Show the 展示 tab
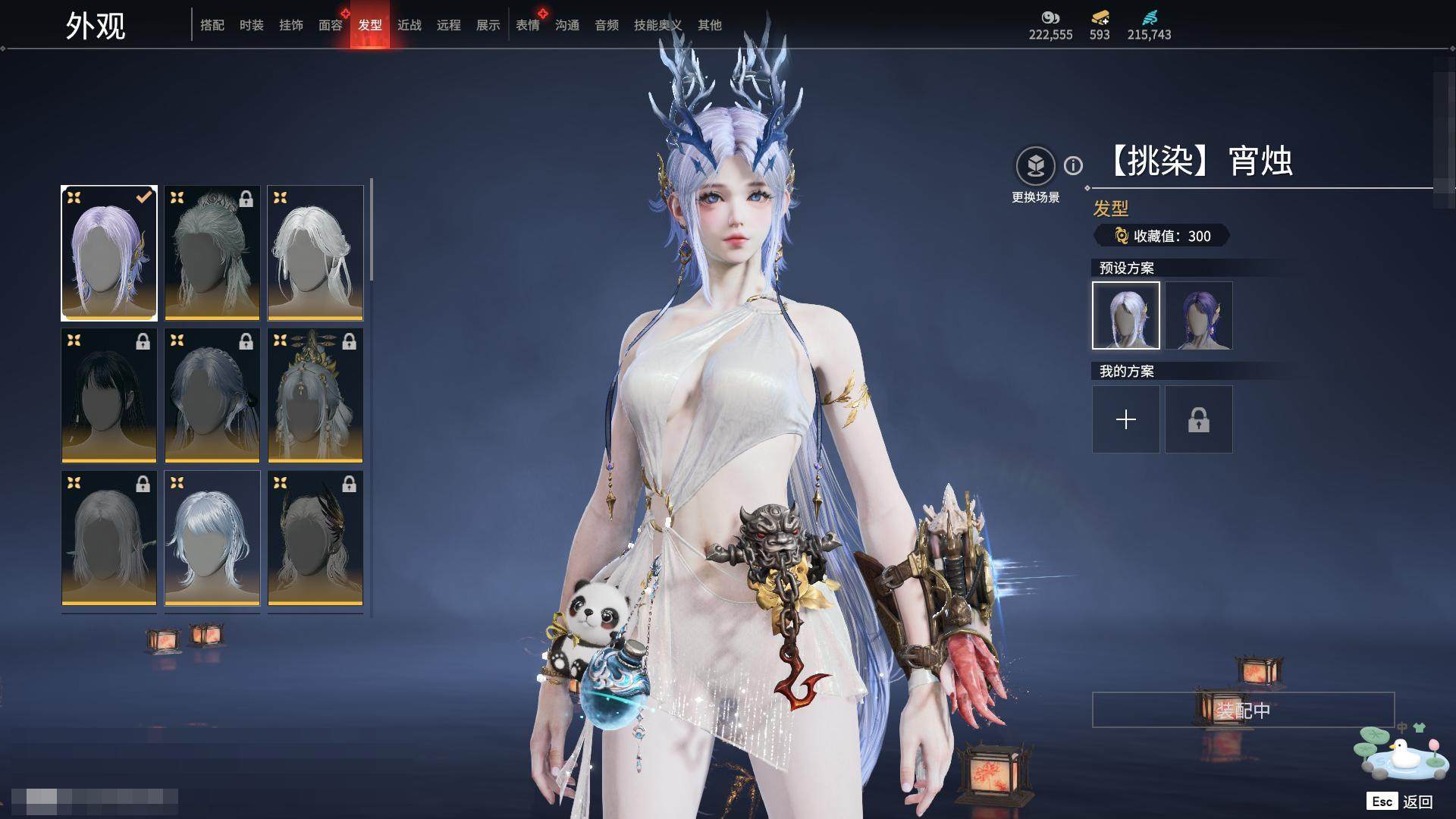The image size is (1456, 819). click(488, 25)
